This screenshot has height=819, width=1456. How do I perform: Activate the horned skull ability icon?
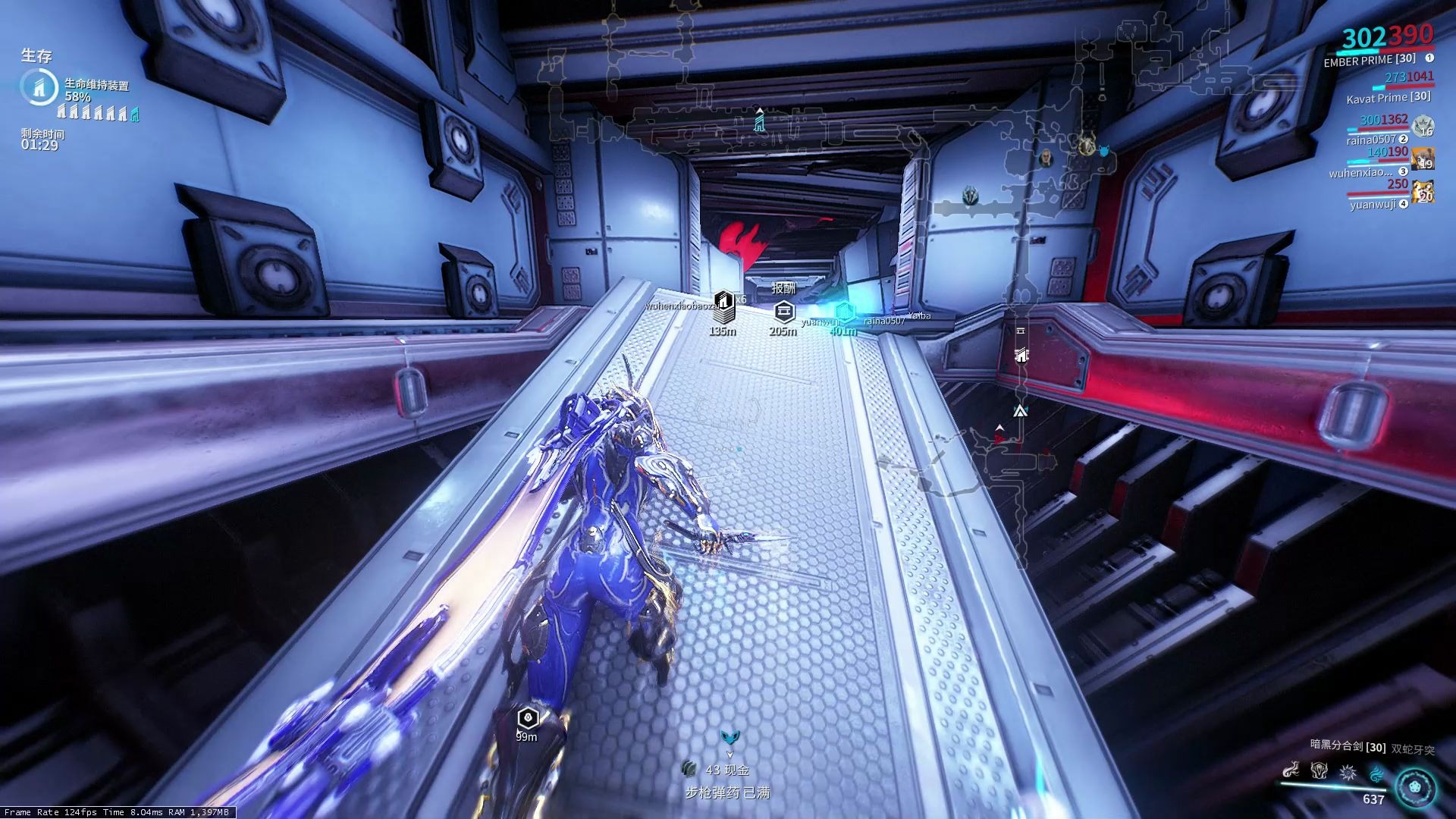(x=1319, y=772)
